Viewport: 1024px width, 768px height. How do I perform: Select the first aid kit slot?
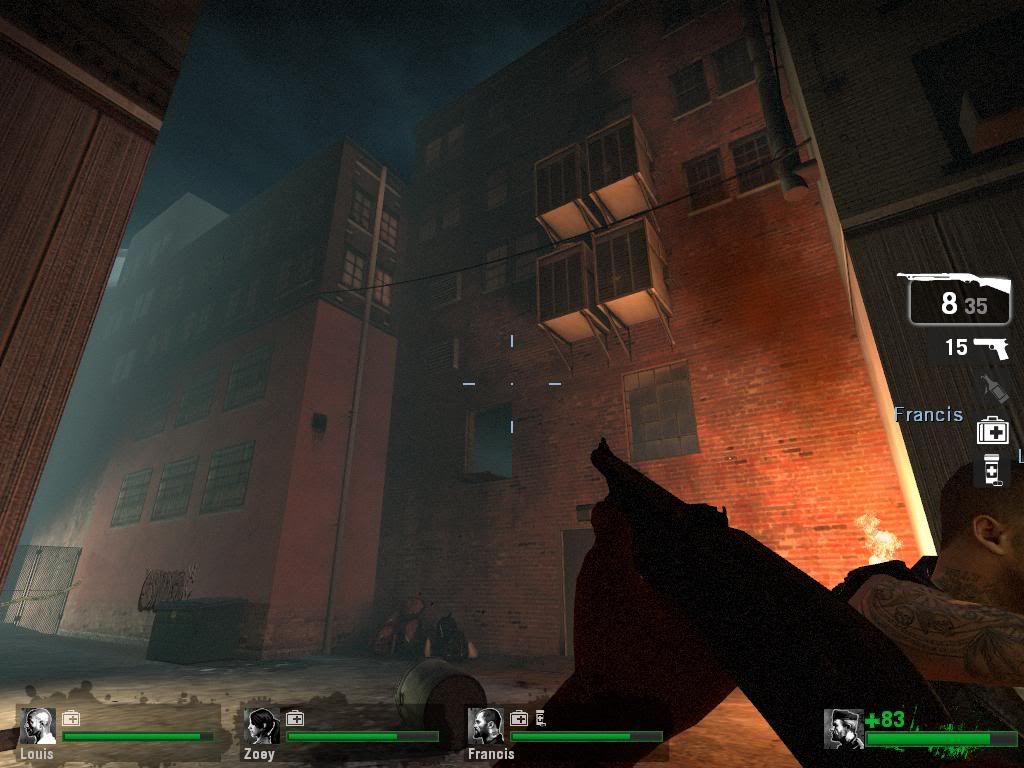pyautogui.click(x=992, y=431)
